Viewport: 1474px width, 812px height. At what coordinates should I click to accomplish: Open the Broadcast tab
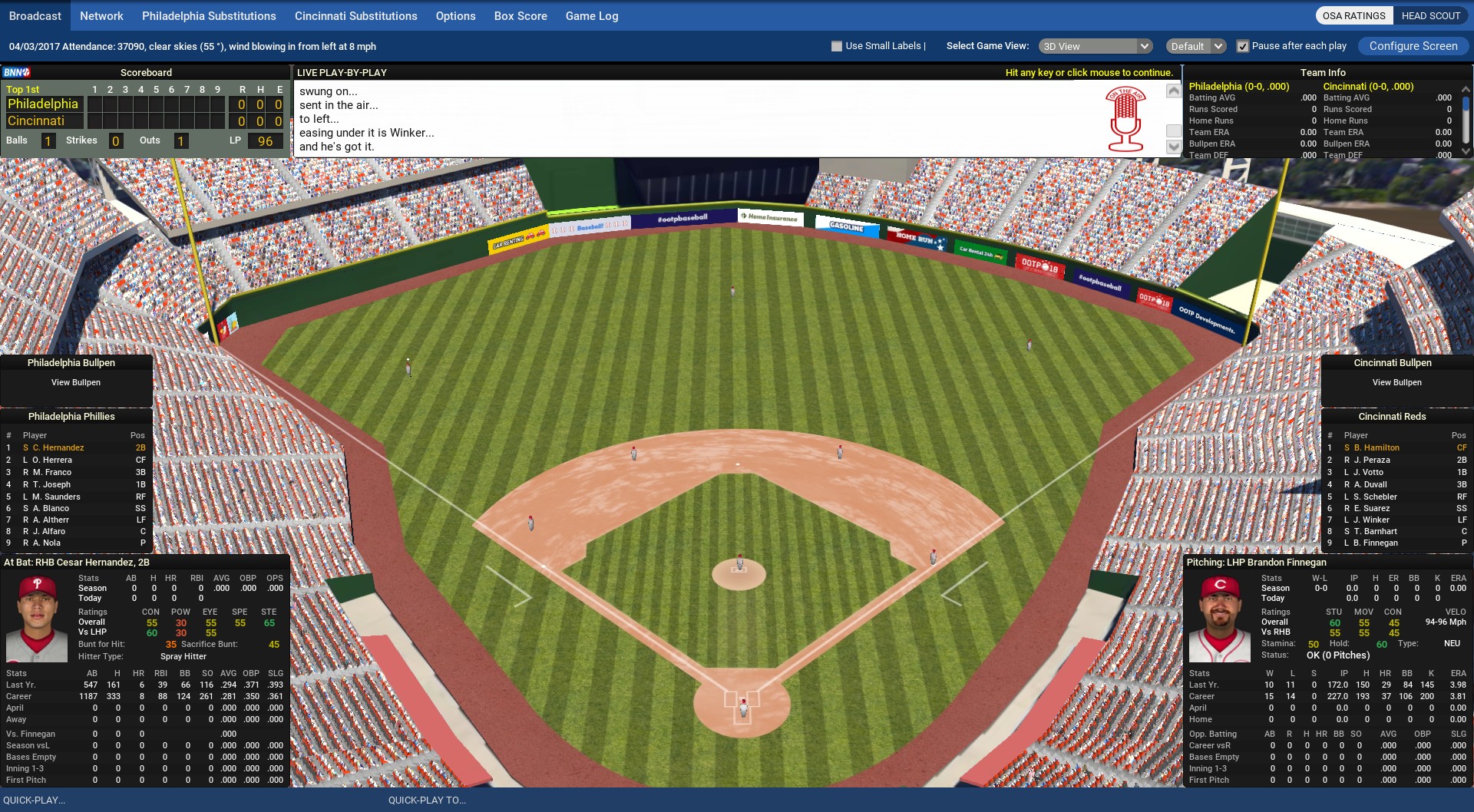click(x=35, y=16)
